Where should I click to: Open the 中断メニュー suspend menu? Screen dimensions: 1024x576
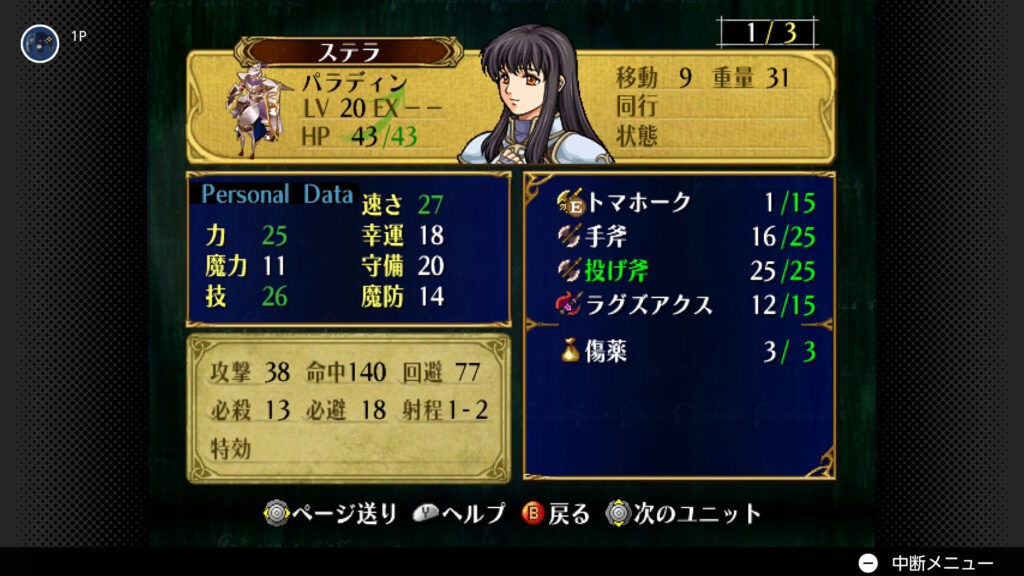click(927, 562)
